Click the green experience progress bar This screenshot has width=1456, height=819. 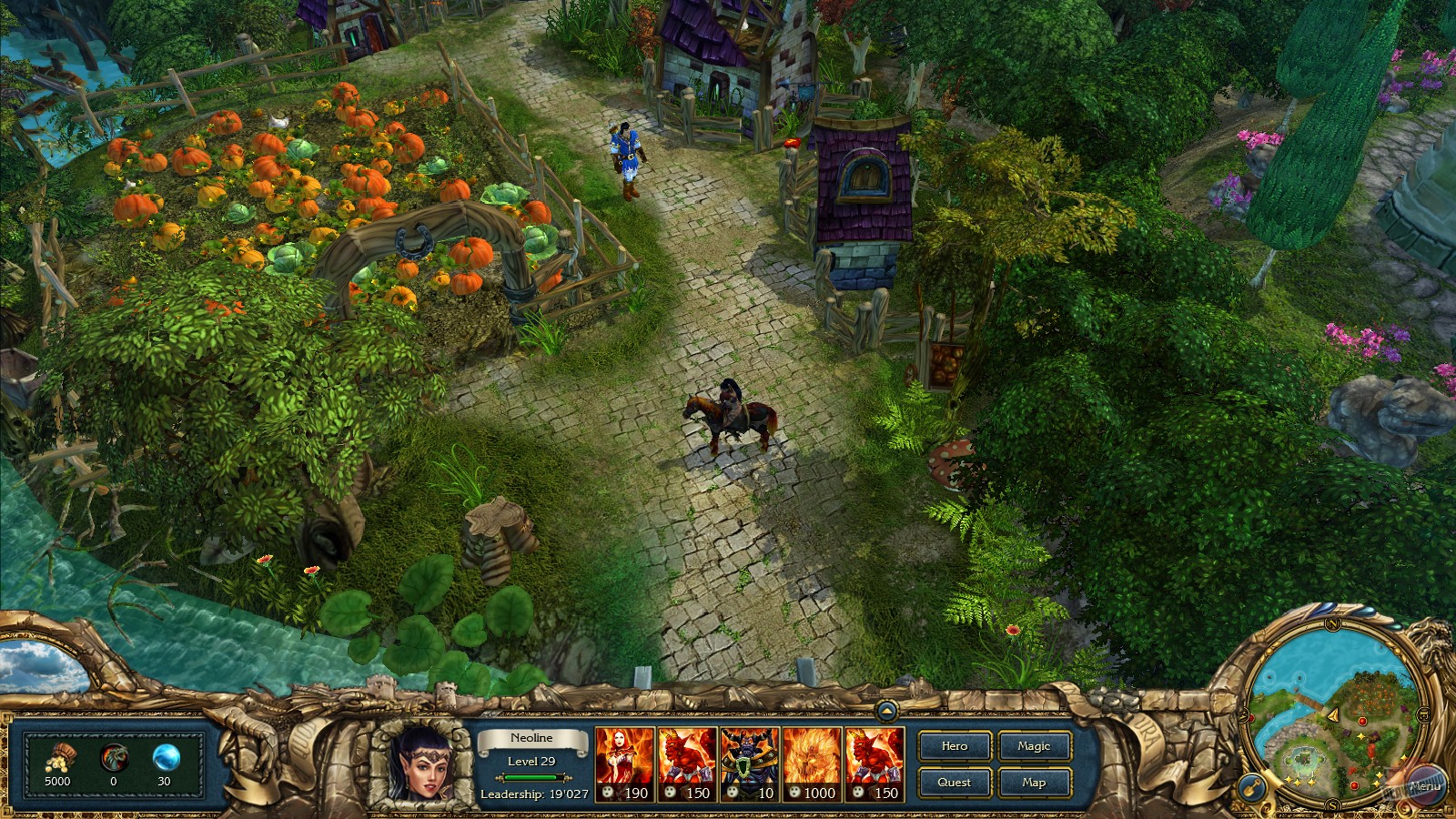531,777
